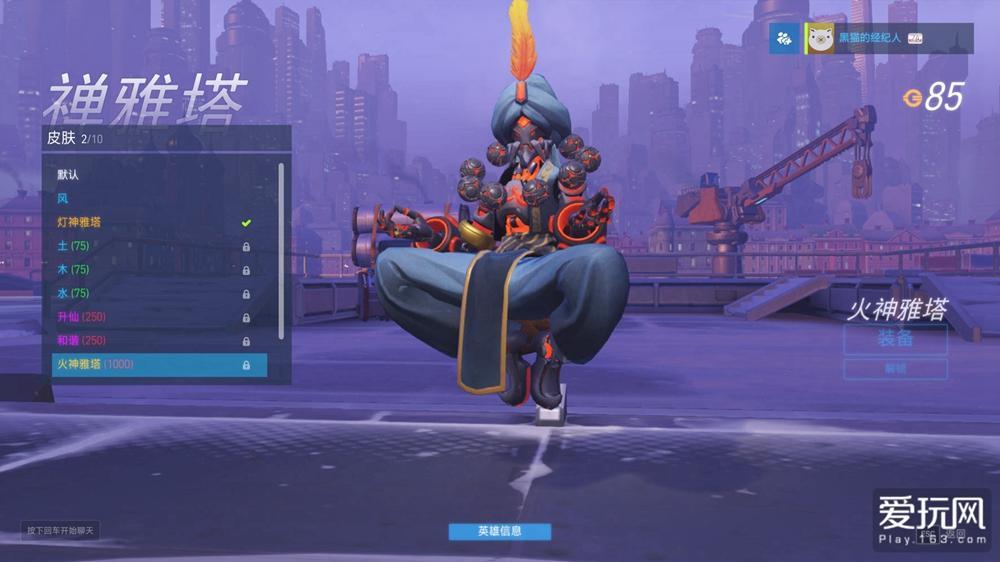
Task: Click the chat prompt box
Action: click(x=61, y=530)
